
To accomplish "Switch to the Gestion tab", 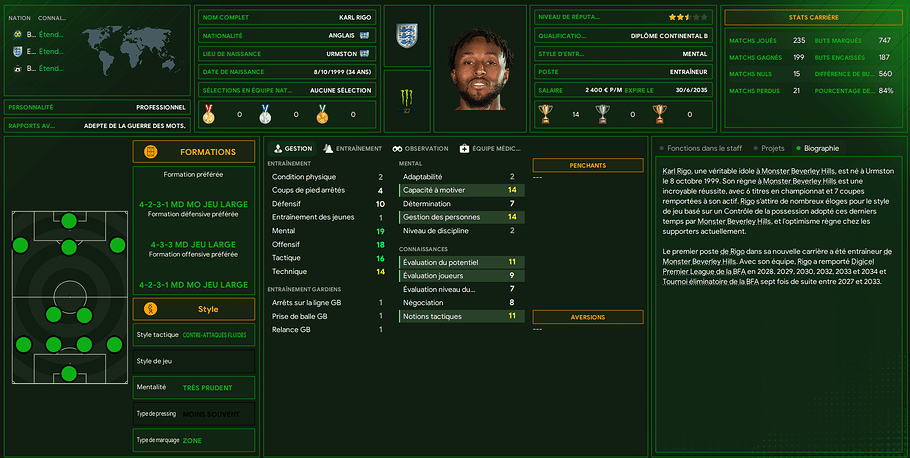I will point(293,148).
